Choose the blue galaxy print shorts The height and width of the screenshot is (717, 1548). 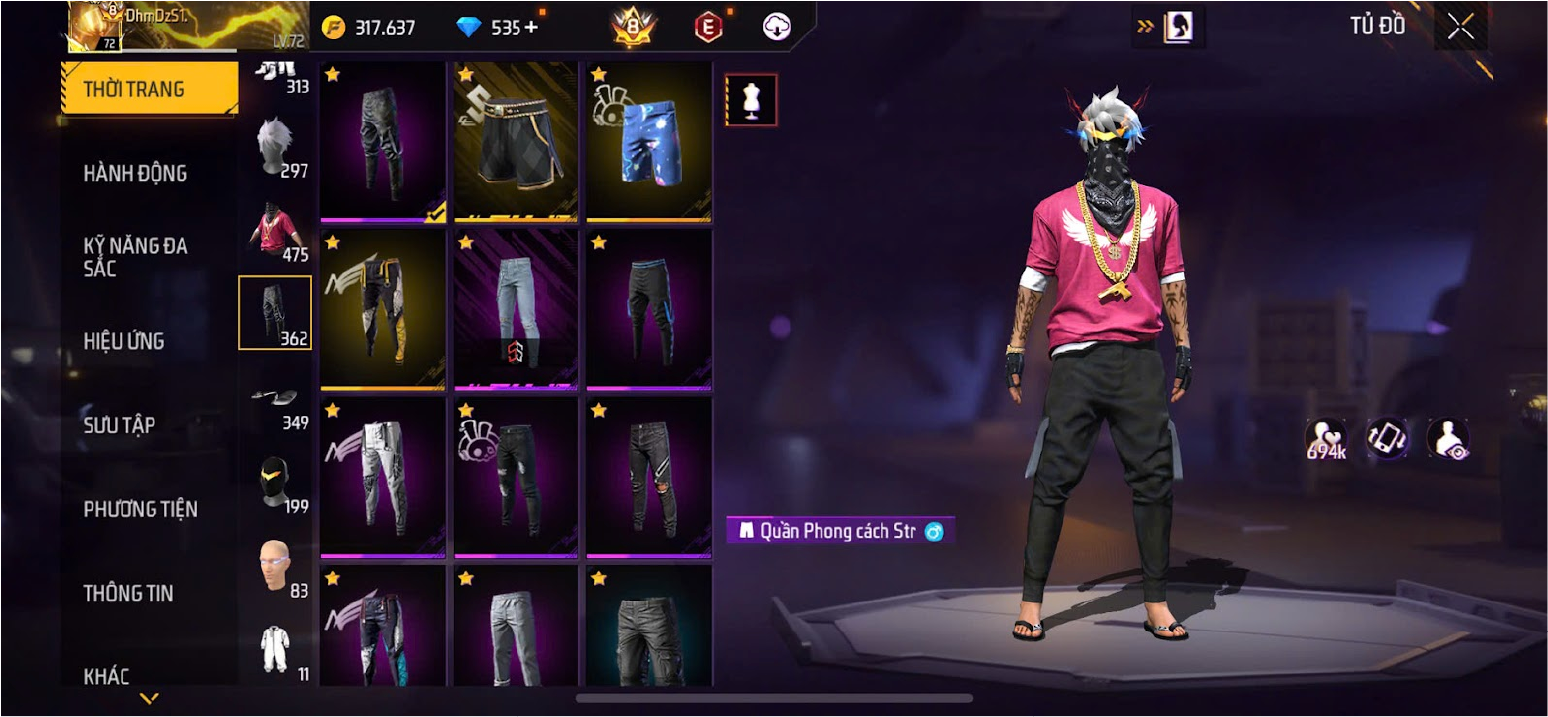pos(649,142)
